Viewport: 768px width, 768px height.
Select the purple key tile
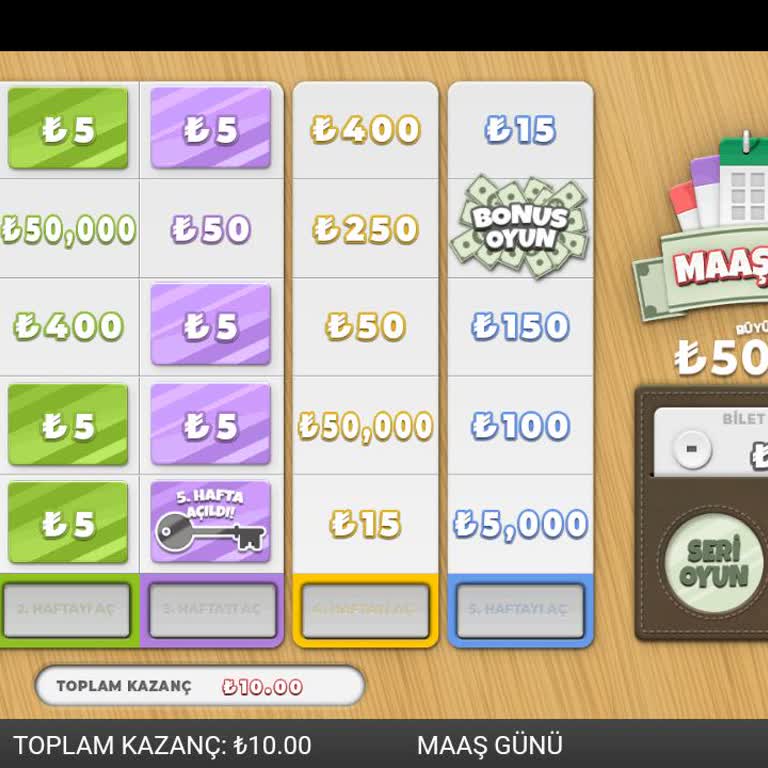(x=211, y=522)
